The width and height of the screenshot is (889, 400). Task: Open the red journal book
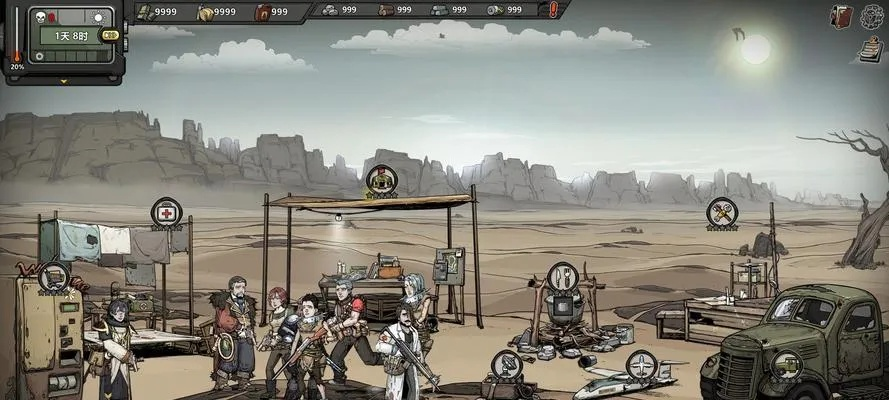tap(842, 16)
